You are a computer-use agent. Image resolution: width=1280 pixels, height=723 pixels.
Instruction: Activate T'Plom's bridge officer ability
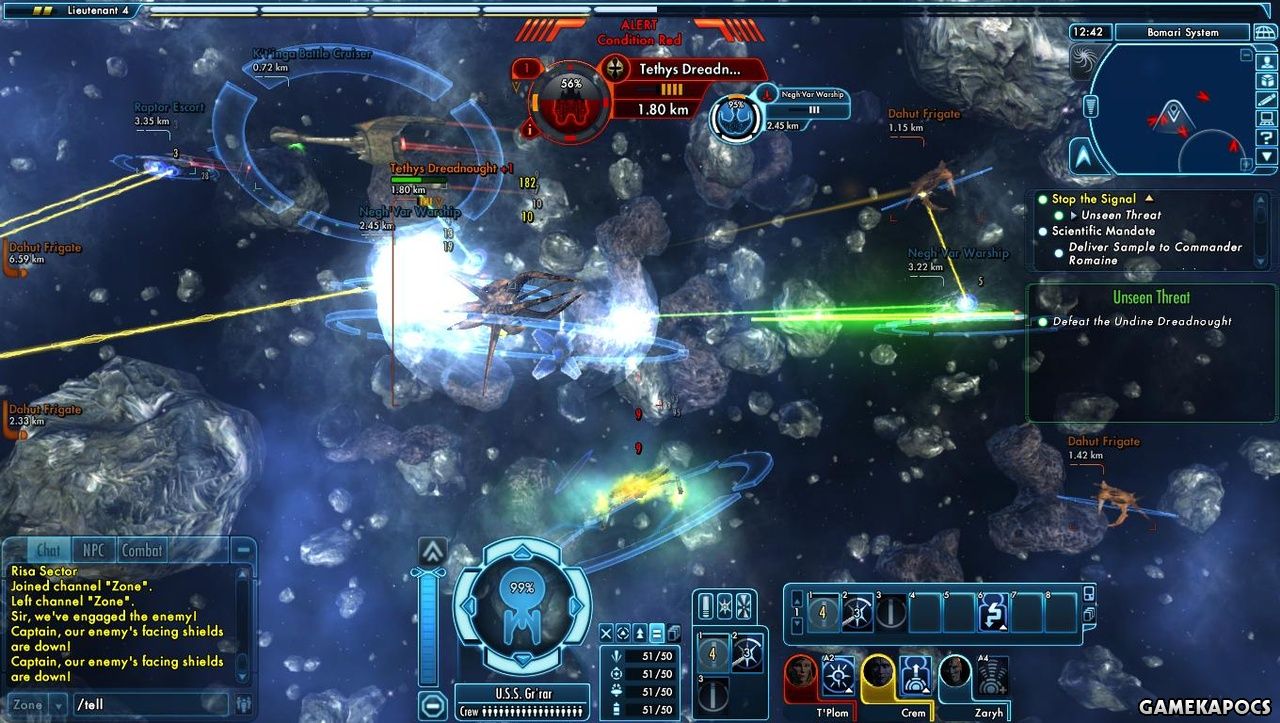coord(839,674)
